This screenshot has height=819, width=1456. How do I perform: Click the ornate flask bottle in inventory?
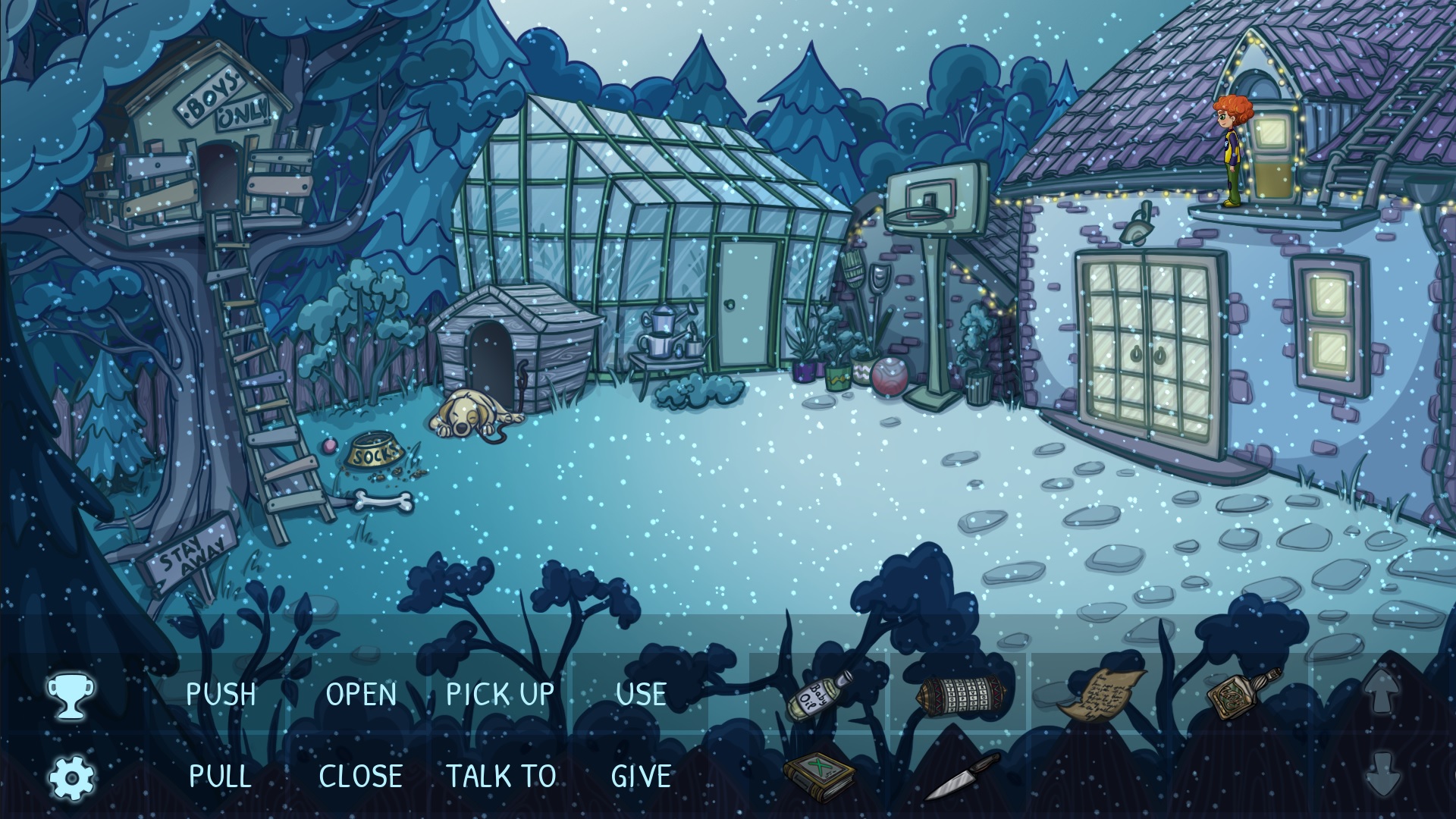point(1242,692)
